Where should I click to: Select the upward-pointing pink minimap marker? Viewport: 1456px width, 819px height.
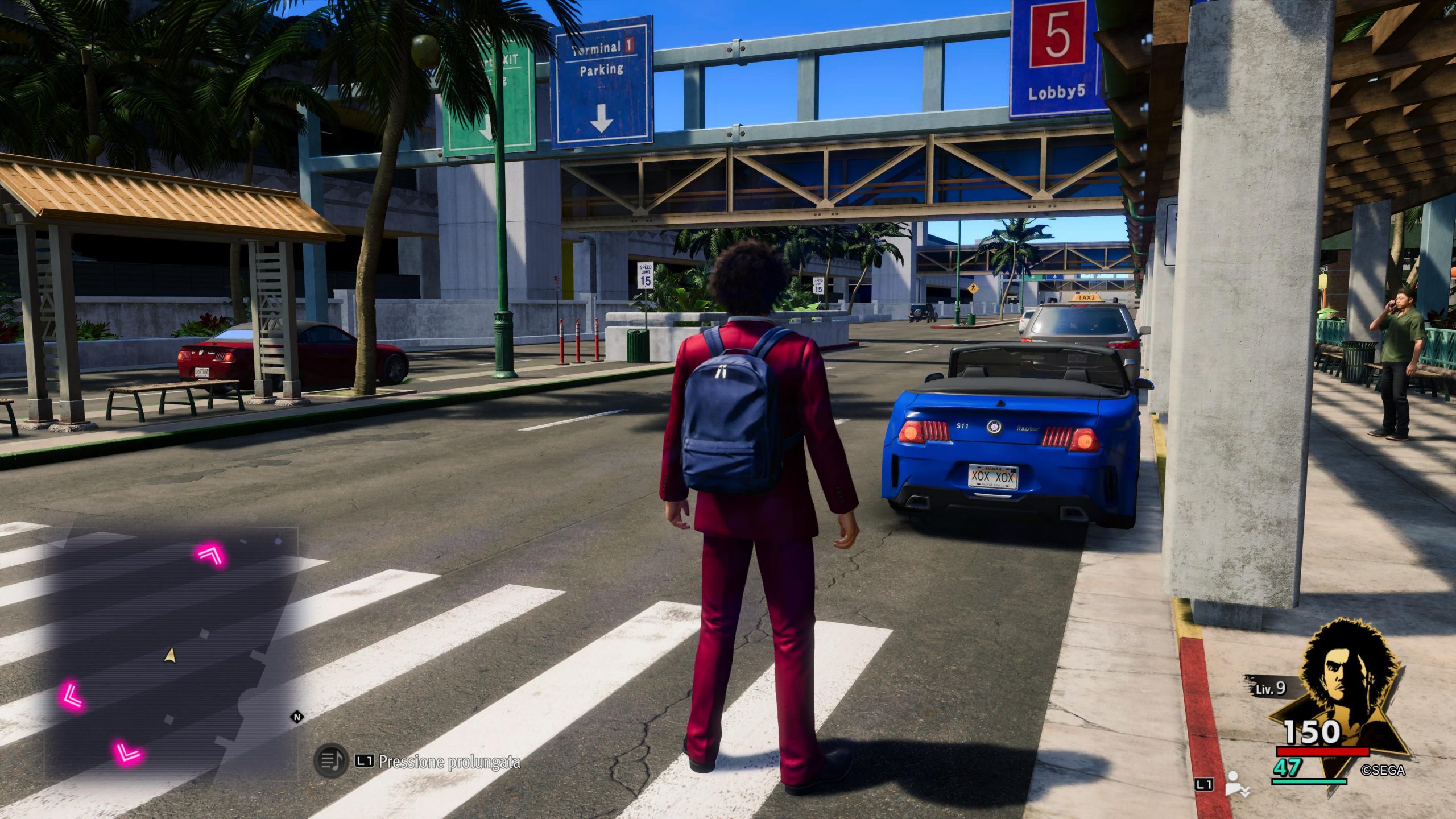pos(212,553)
